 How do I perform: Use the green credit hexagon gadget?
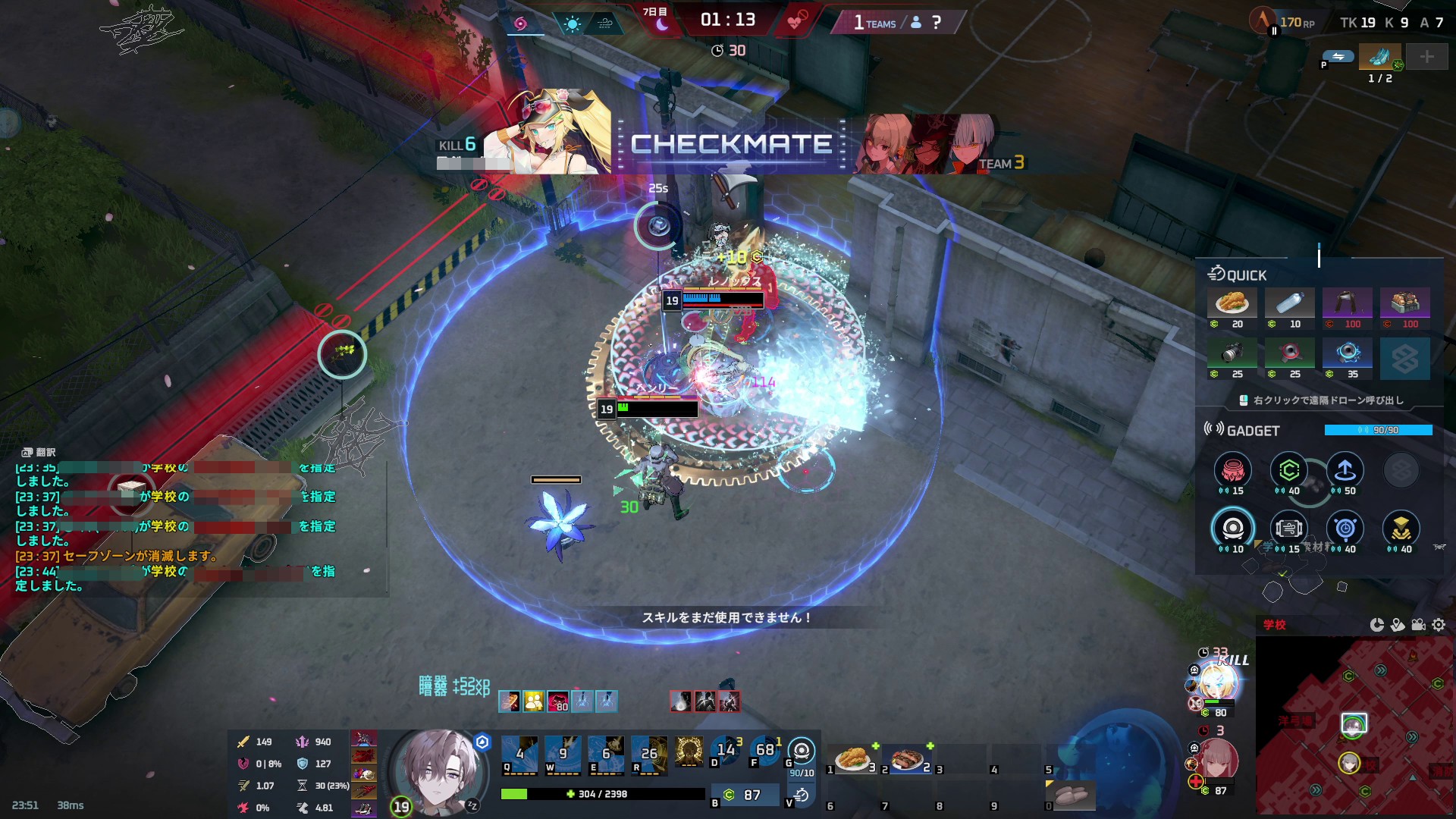tap(1288, 471)
